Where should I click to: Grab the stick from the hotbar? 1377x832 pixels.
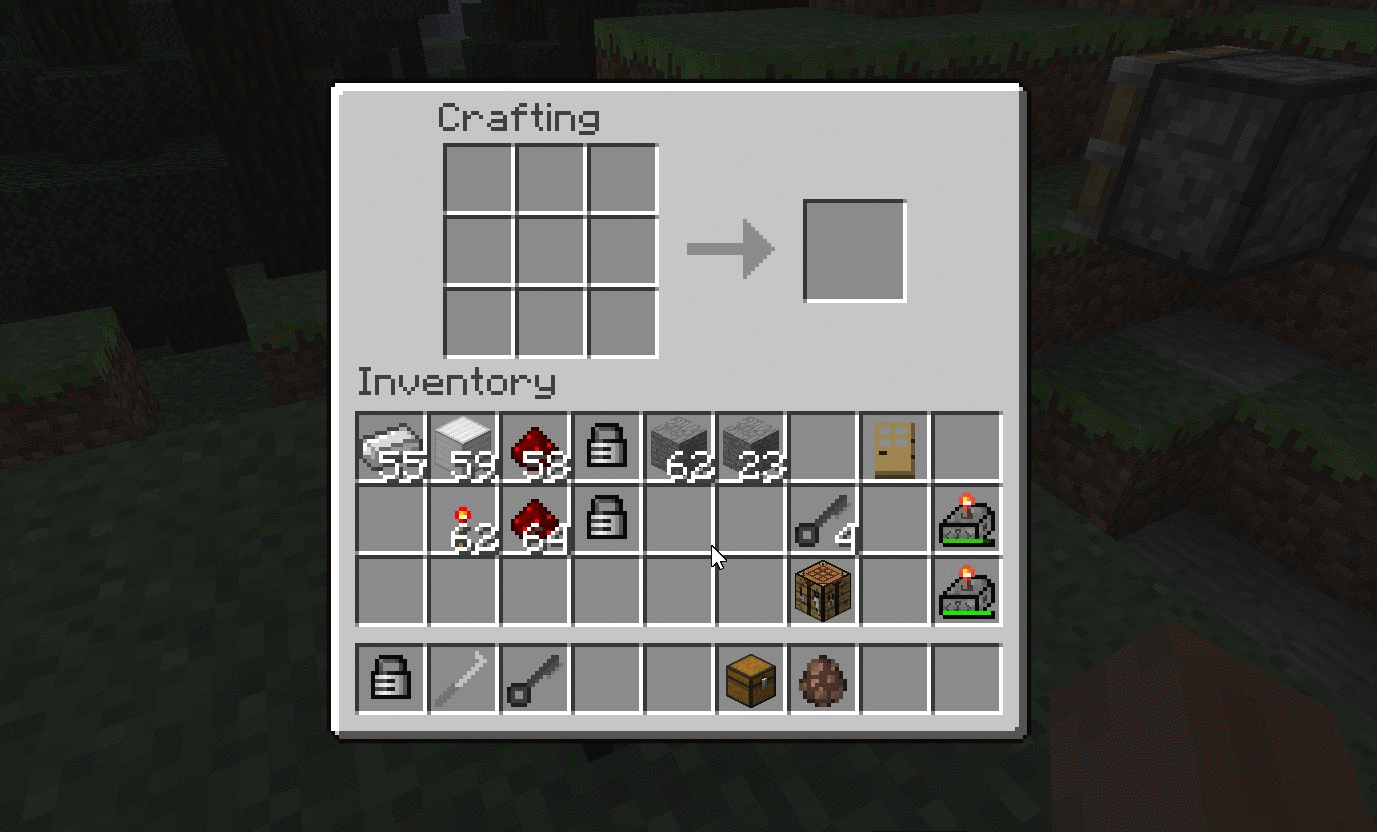click(461, 680)
